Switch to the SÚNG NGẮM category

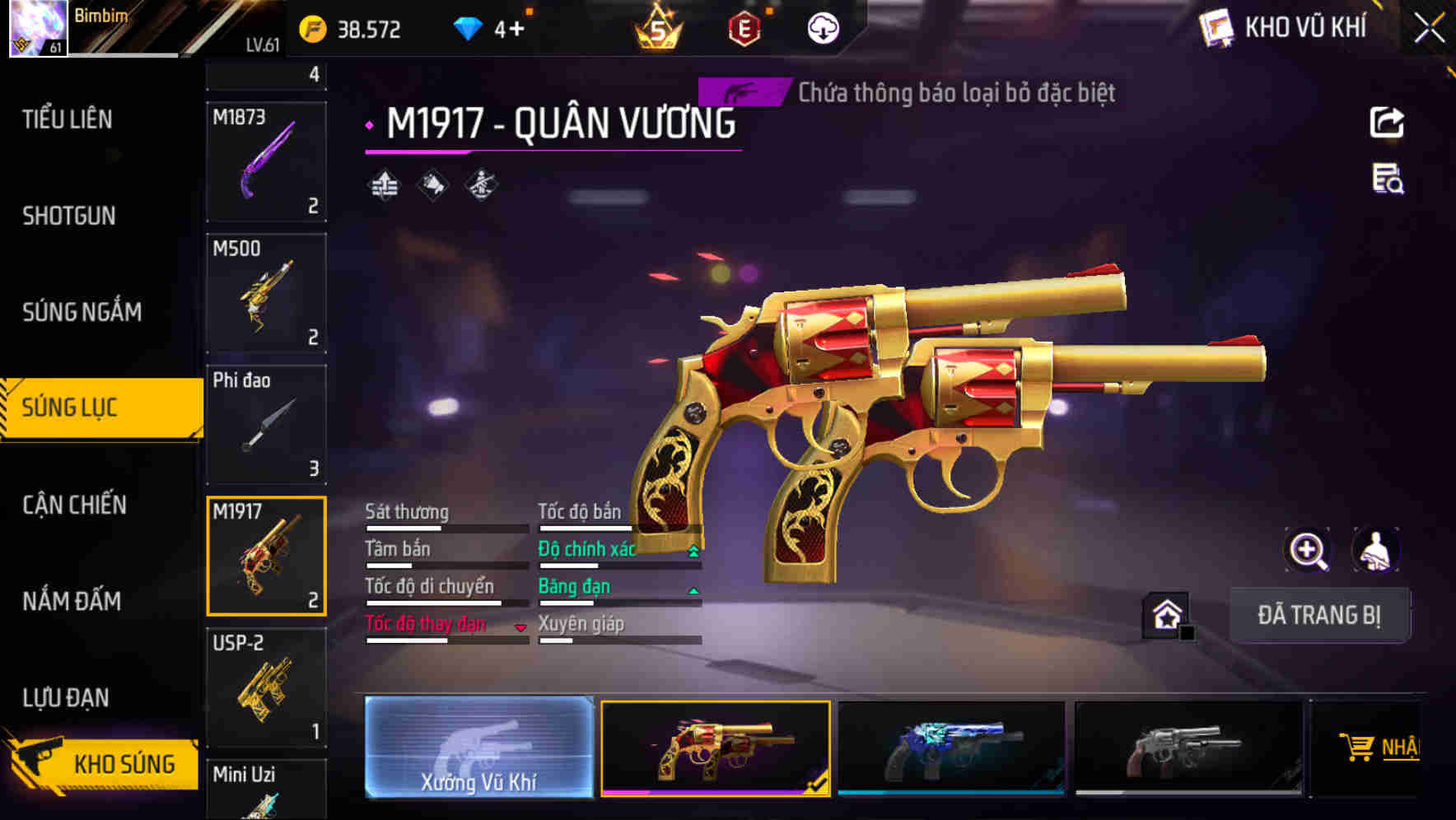coord(82,312)
